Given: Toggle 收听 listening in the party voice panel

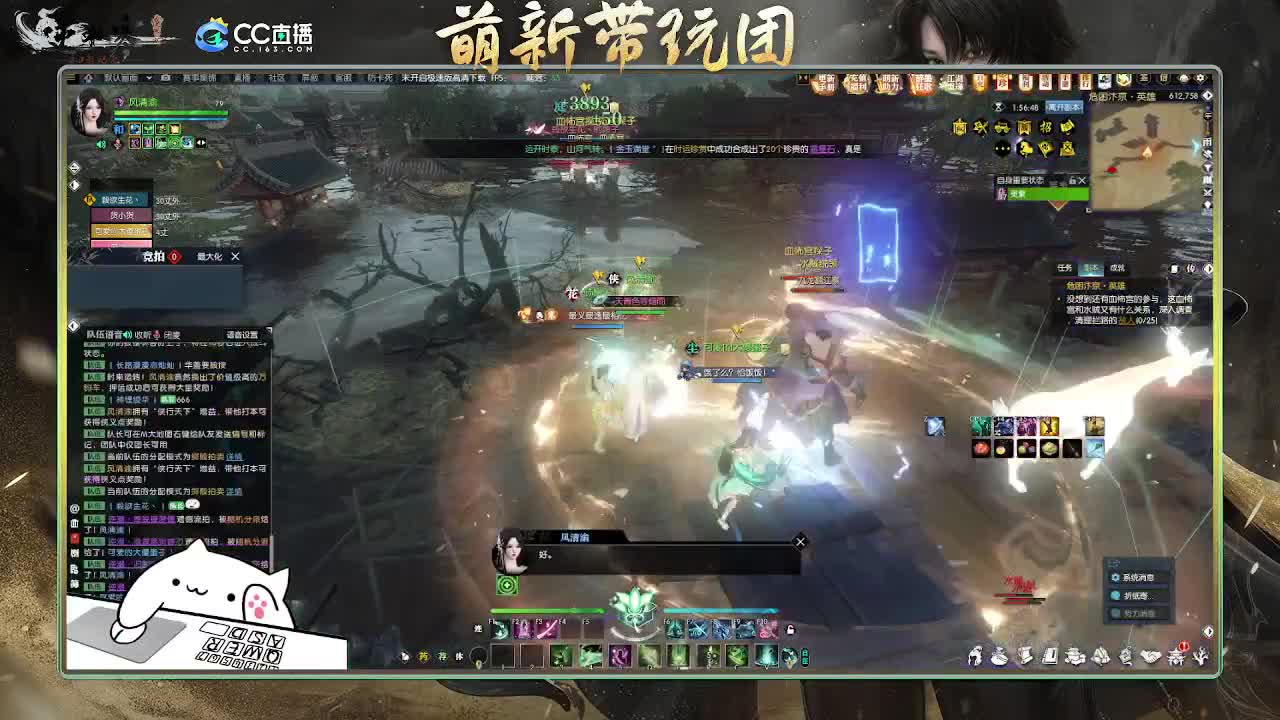Looking at the screenshot, I should click(141, 334).
